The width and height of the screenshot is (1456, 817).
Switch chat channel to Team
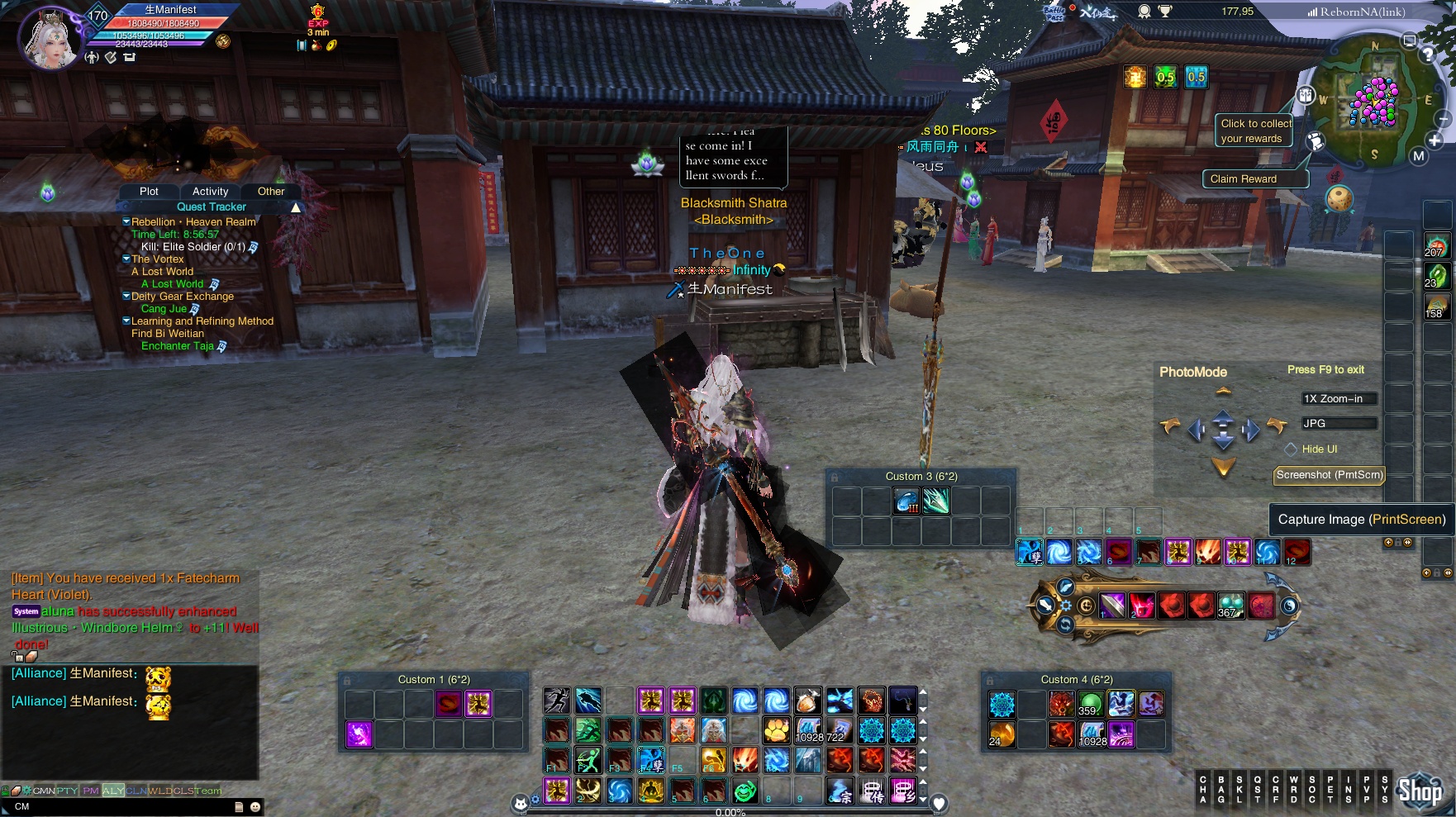click(x=207, y=791)
